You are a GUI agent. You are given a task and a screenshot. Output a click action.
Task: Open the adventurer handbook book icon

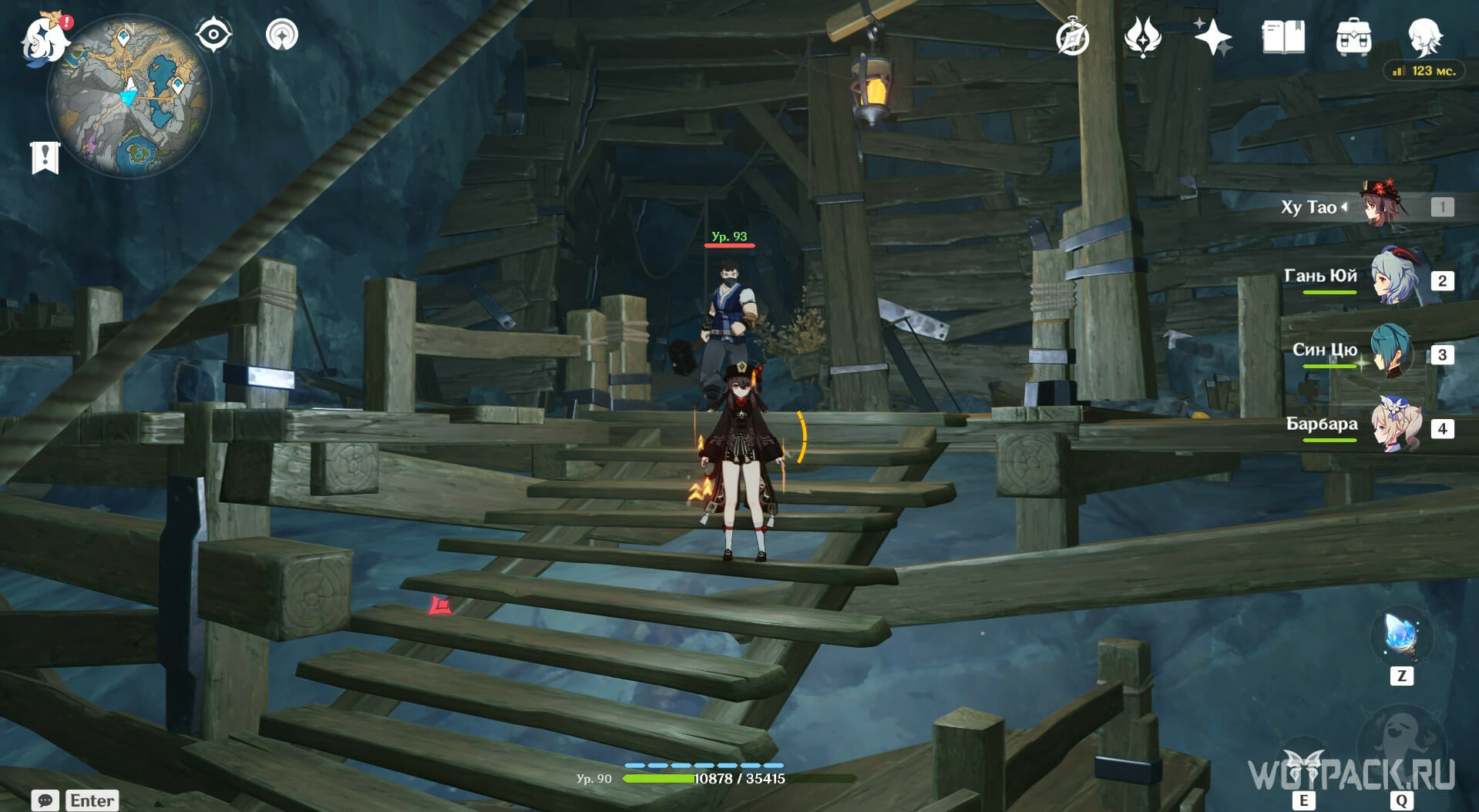pyautogui.click(x=1283, y=37)
